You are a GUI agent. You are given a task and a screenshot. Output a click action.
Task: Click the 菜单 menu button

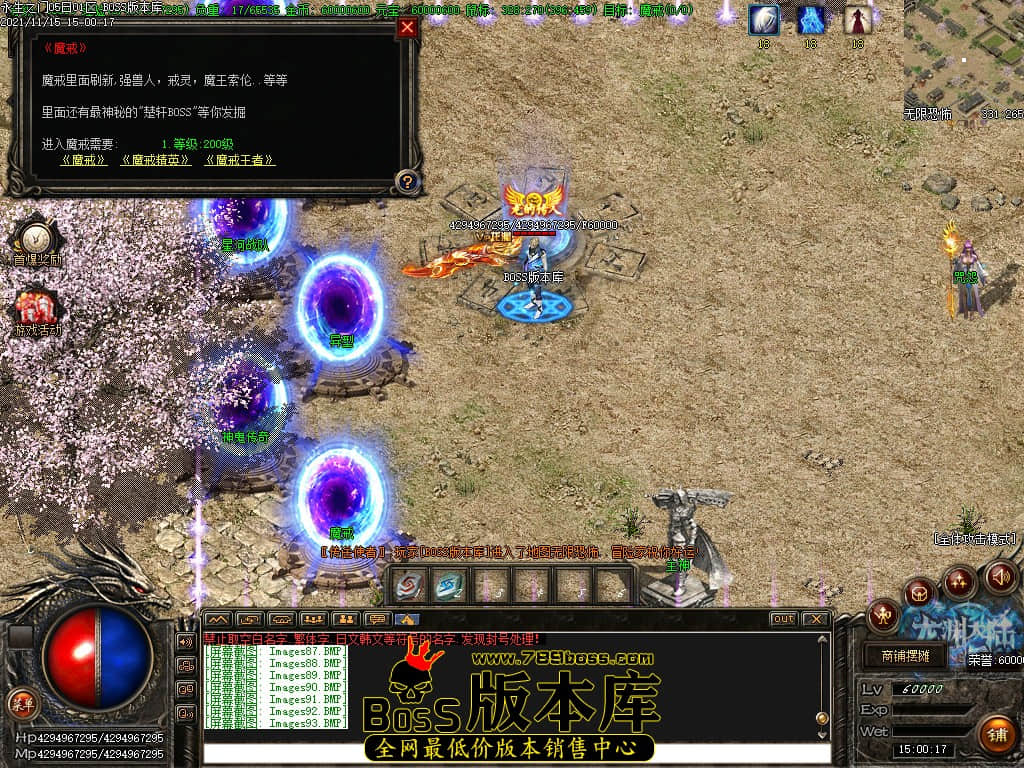pos(21,704)
